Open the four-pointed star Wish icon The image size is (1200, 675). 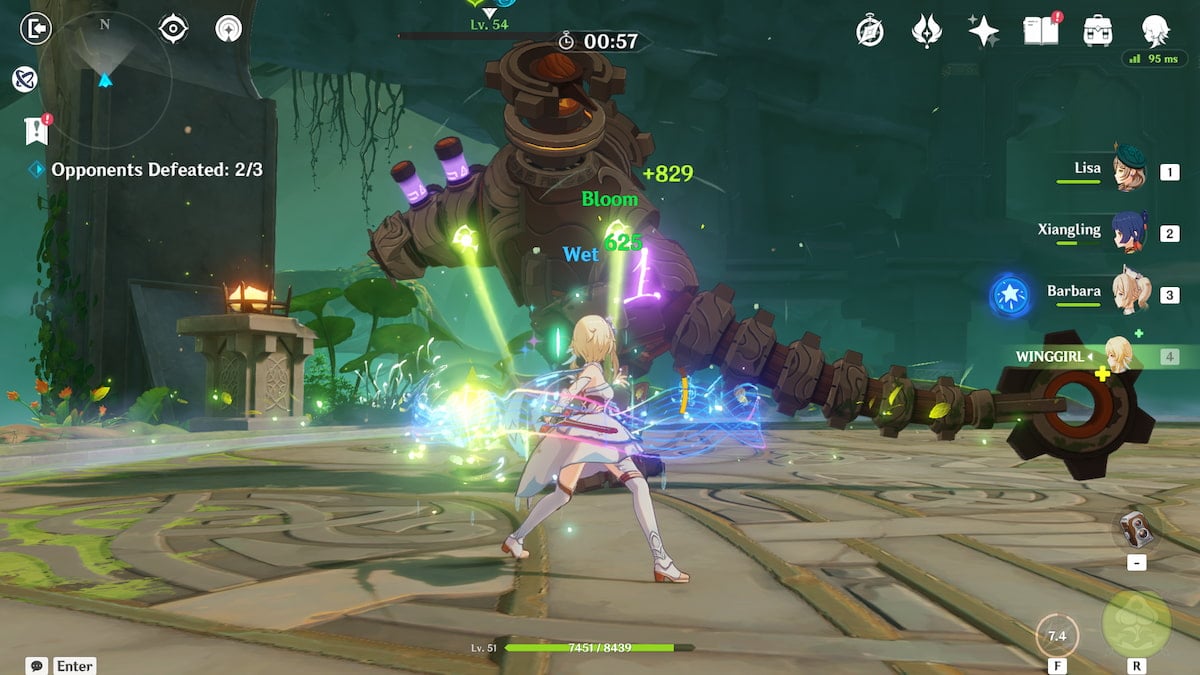click(983, 31)
